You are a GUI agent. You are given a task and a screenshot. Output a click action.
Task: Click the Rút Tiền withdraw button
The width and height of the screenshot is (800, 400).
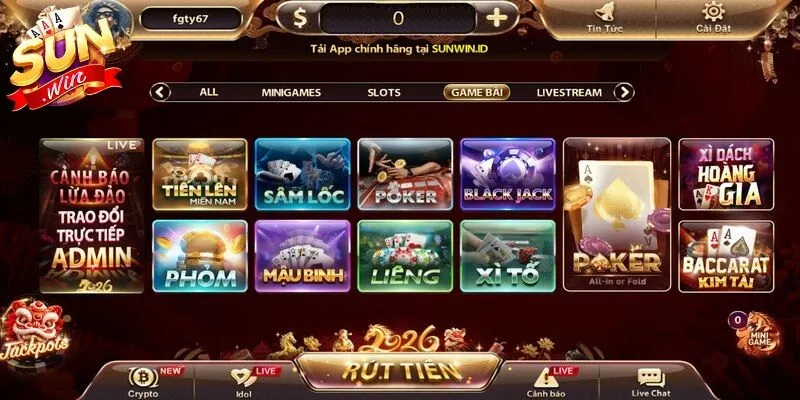click(400, 371)
